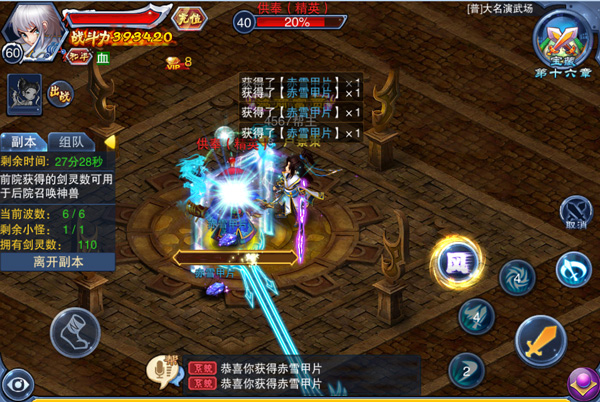Screen dimensions: 600x402
Task: Click the purple orb corner button
Action: (583, 384)
